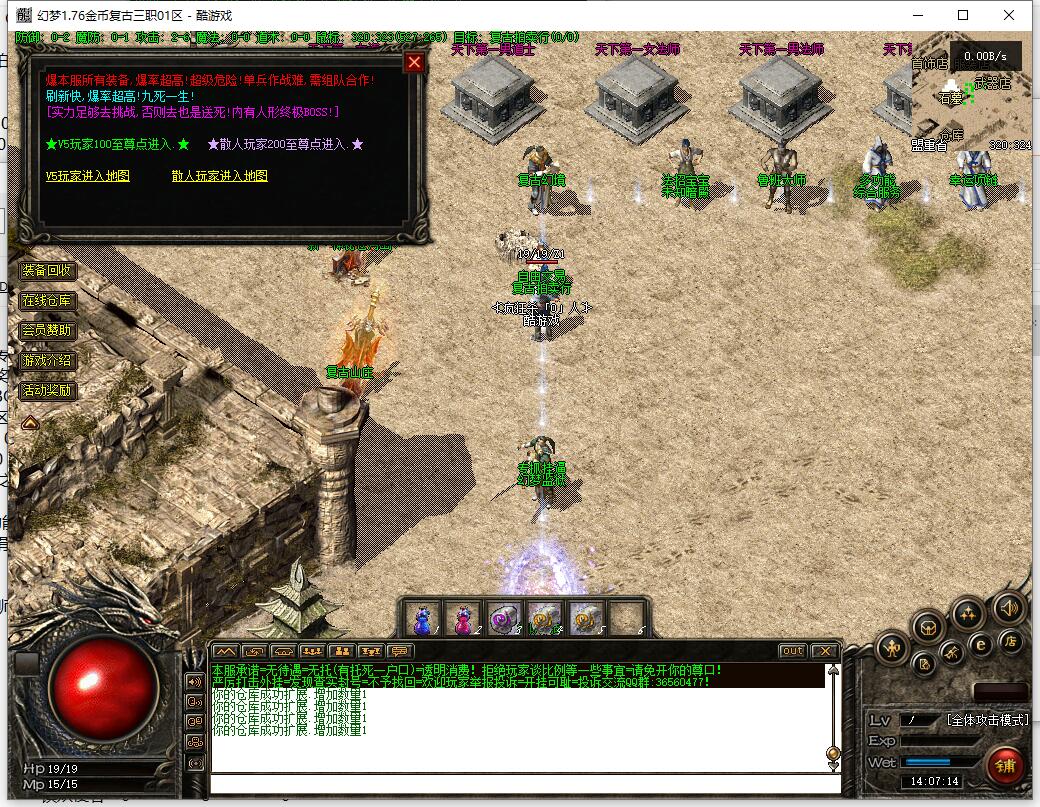Close the NPC dialogue panel

coord(414,62)
